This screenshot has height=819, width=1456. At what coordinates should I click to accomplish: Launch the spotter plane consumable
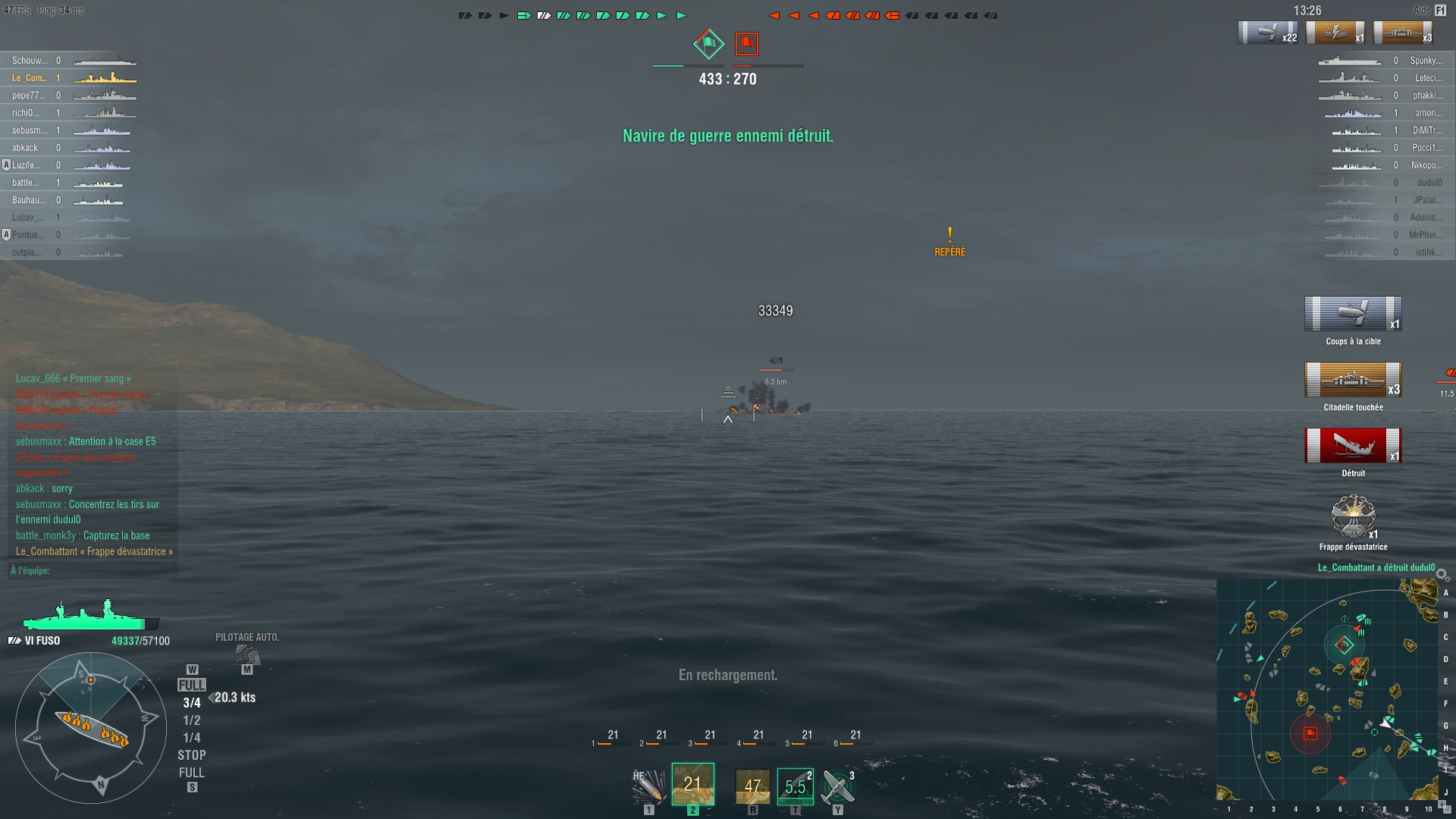tap(838, 786)
